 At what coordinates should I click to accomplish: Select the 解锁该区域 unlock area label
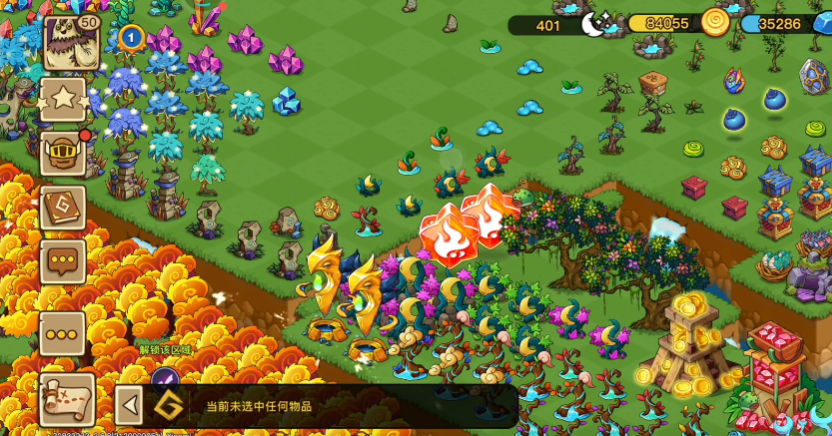[165, 350]
